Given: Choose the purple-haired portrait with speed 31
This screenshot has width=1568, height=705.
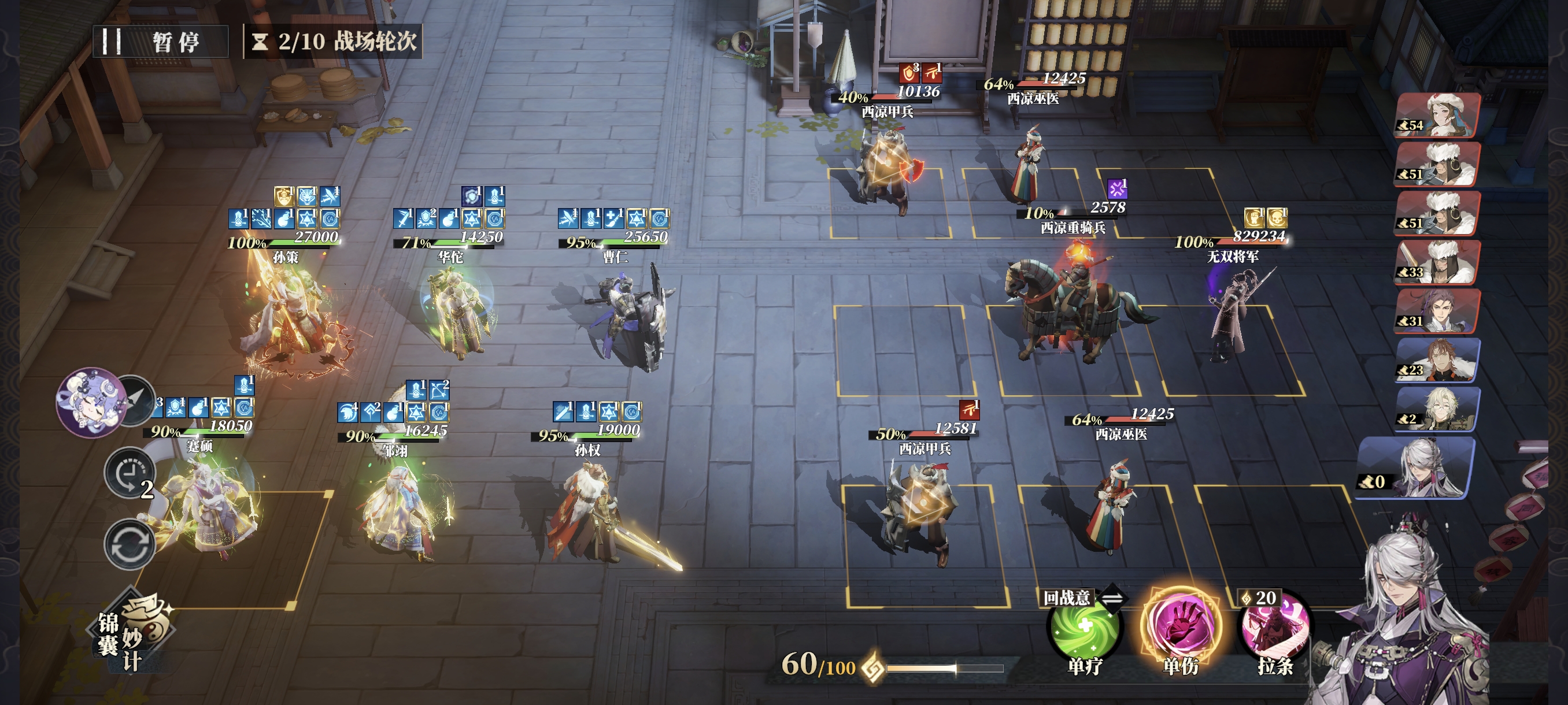Looking at the screenshot, I should (x=1437, y=311).
